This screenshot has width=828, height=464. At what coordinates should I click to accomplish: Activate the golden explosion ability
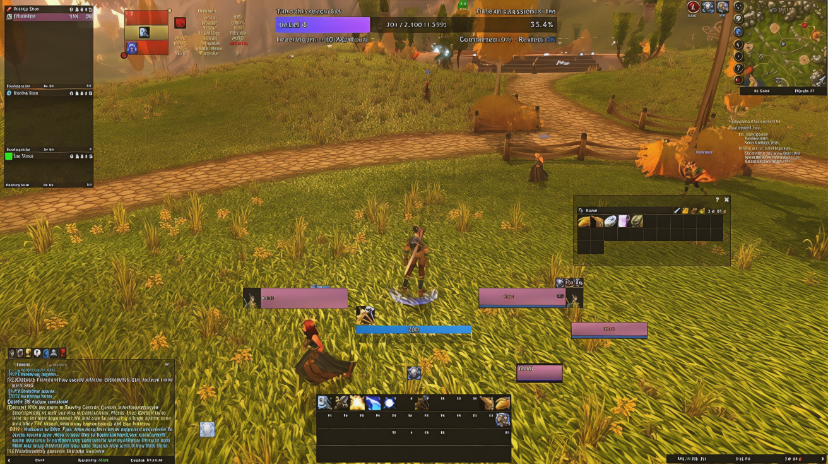point(357,403)
